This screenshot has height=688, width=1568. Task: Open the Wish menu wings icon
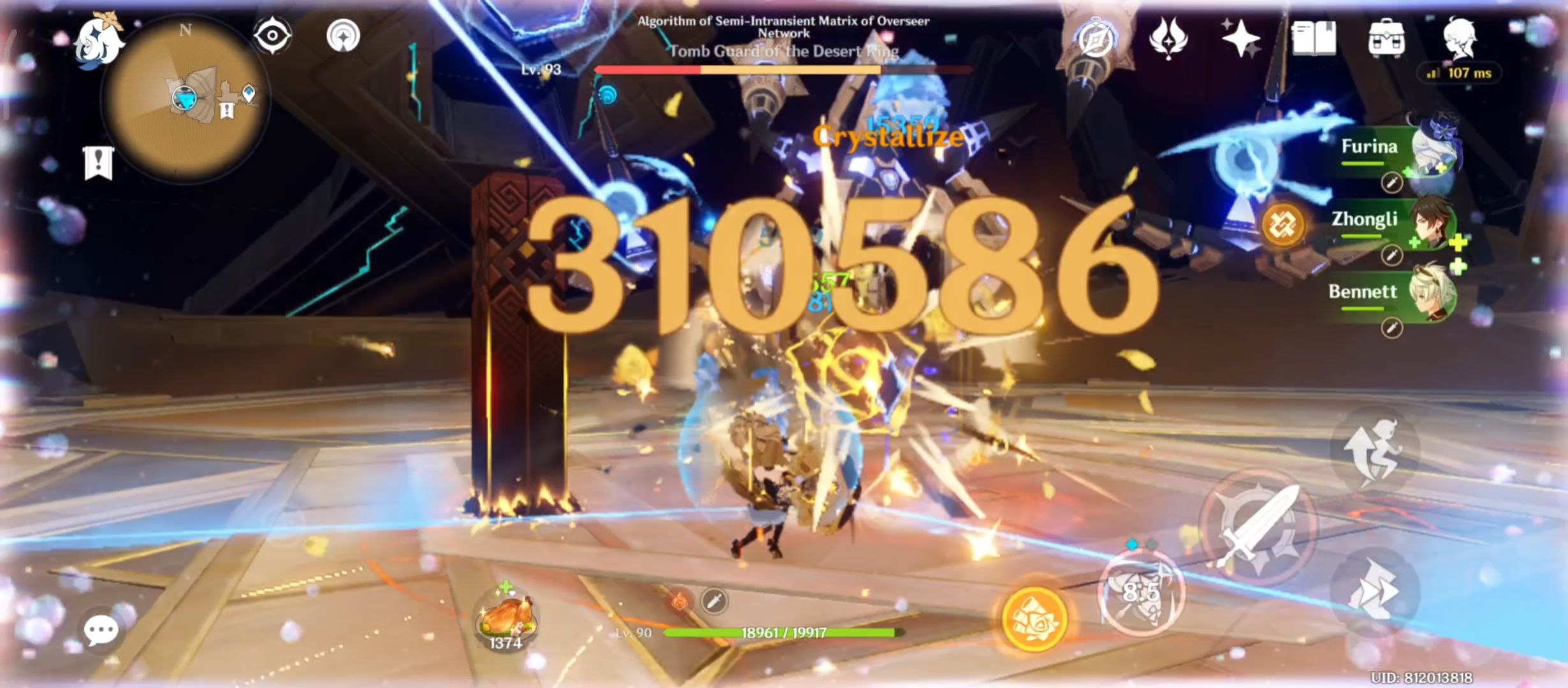1168,38
